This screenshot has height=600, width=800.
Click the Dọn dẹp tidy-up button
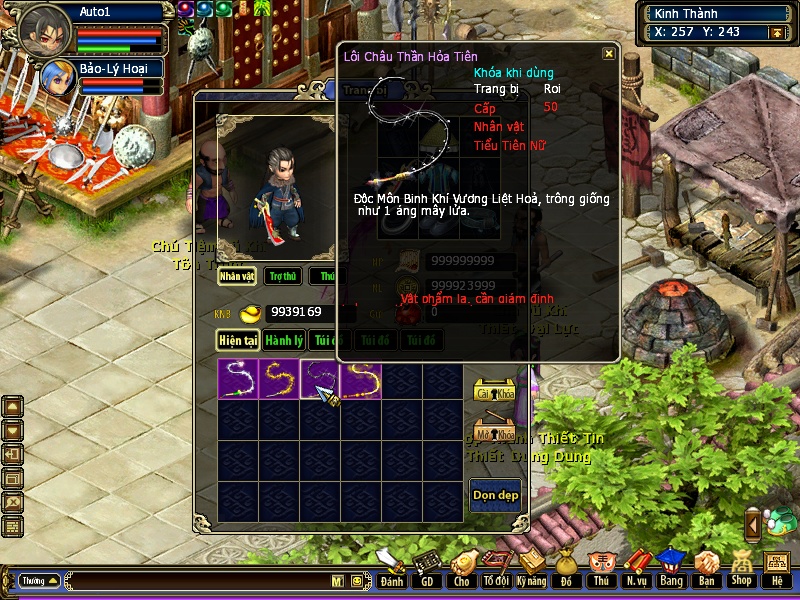point(495,496)
